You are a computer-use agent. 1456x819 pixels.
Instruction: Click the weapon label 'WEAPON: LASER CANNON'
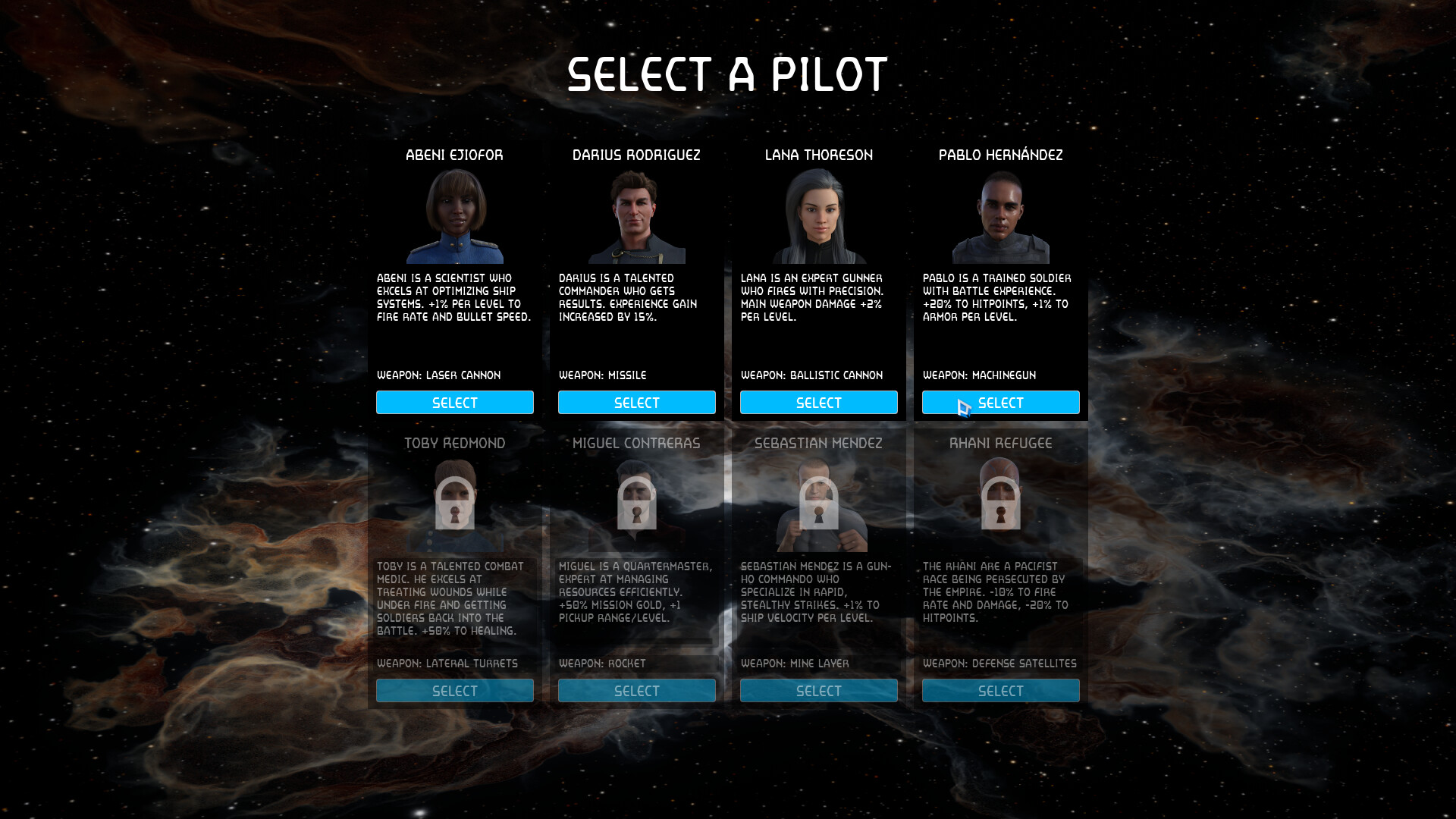pyautogui.click(x=439, y=375)
